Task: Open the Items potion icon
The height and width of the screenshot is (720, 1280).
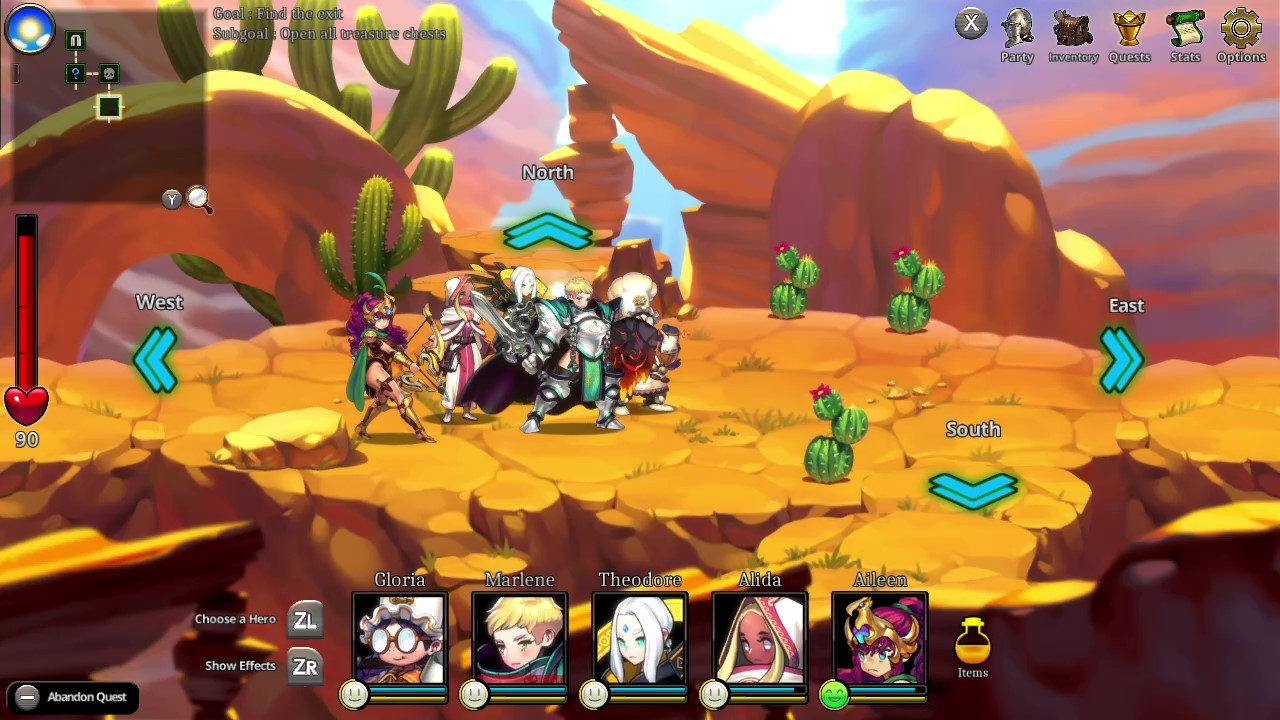Action: pos(972,640)
